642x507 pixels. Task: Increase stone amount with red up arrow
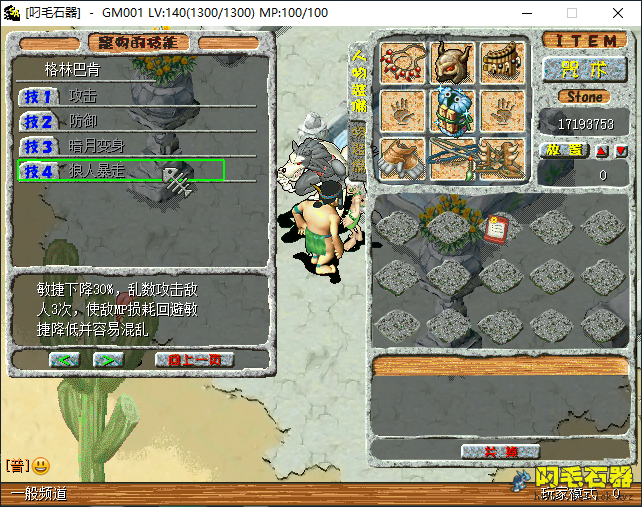coord(601,150)
